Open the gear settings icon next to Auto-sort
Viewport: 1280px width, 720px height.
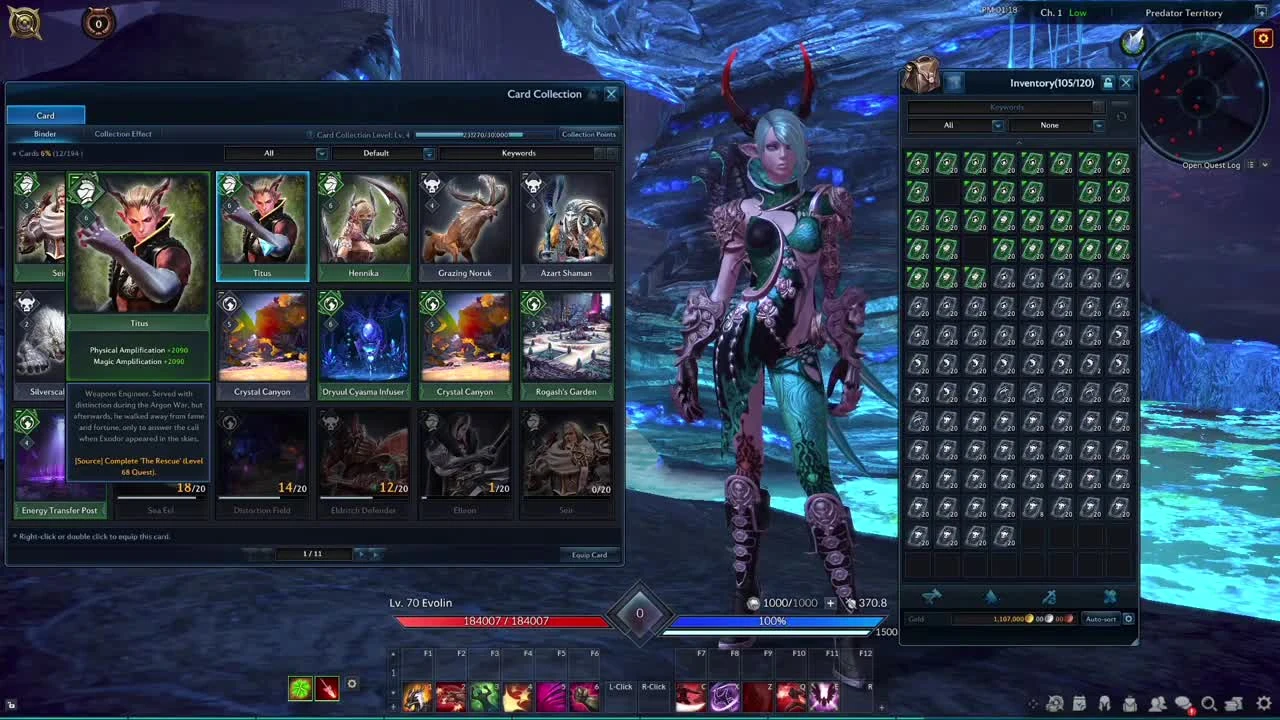pyautogui.click(x=1128, y=619)
